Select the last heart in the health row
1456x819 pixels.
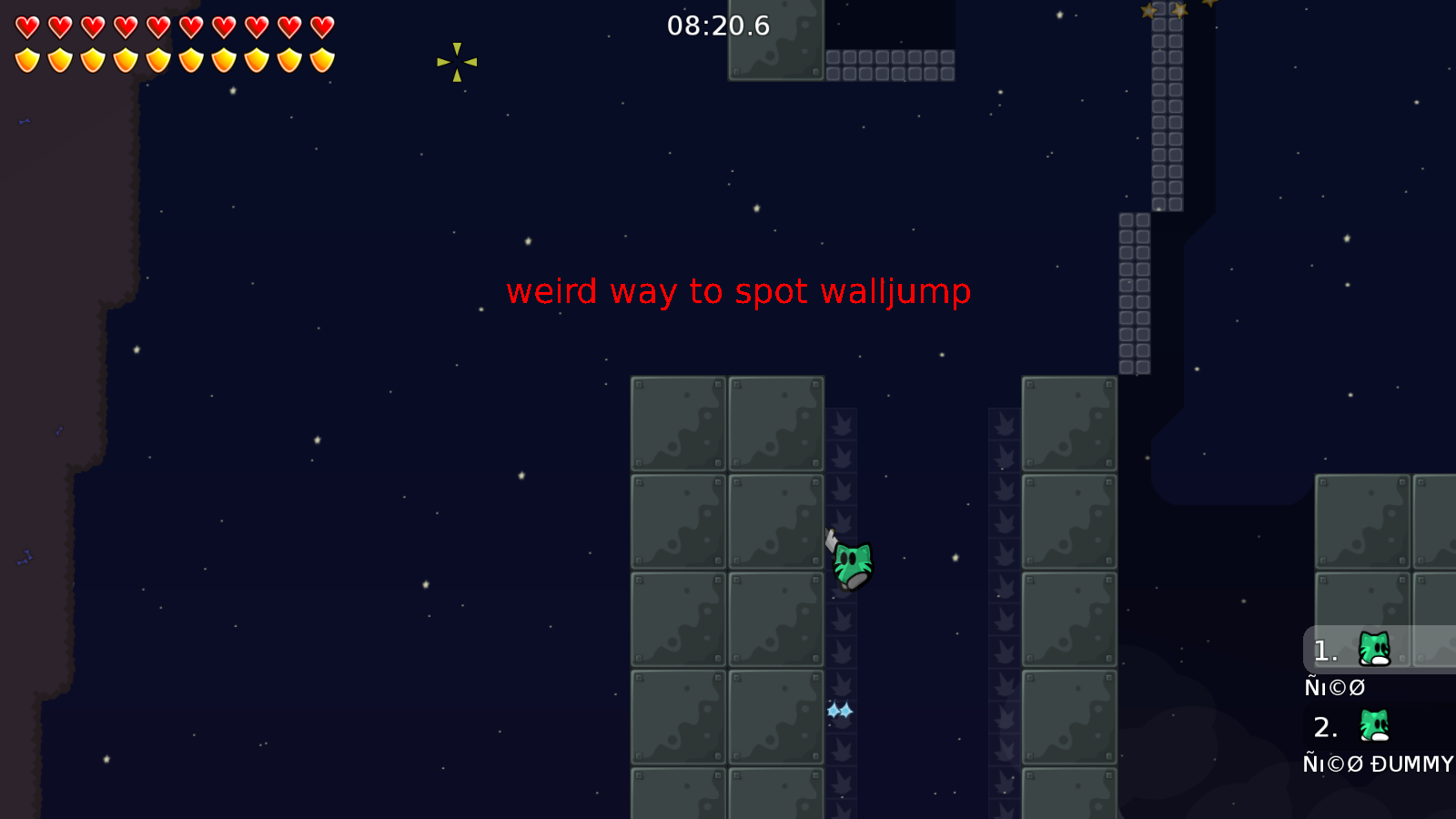click(320, 25)
